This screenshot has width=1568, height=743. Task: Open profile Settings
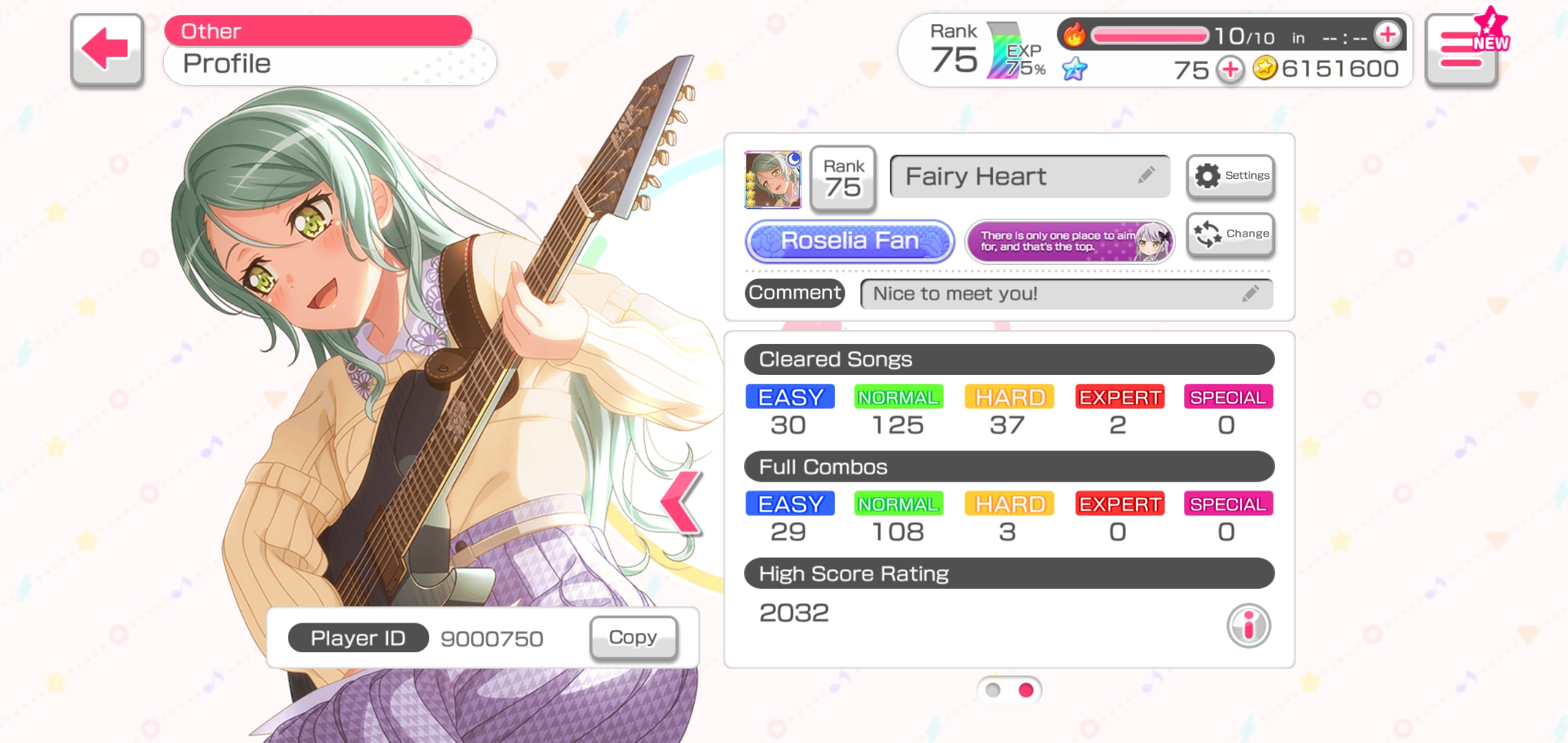(x=1231, y=176)
